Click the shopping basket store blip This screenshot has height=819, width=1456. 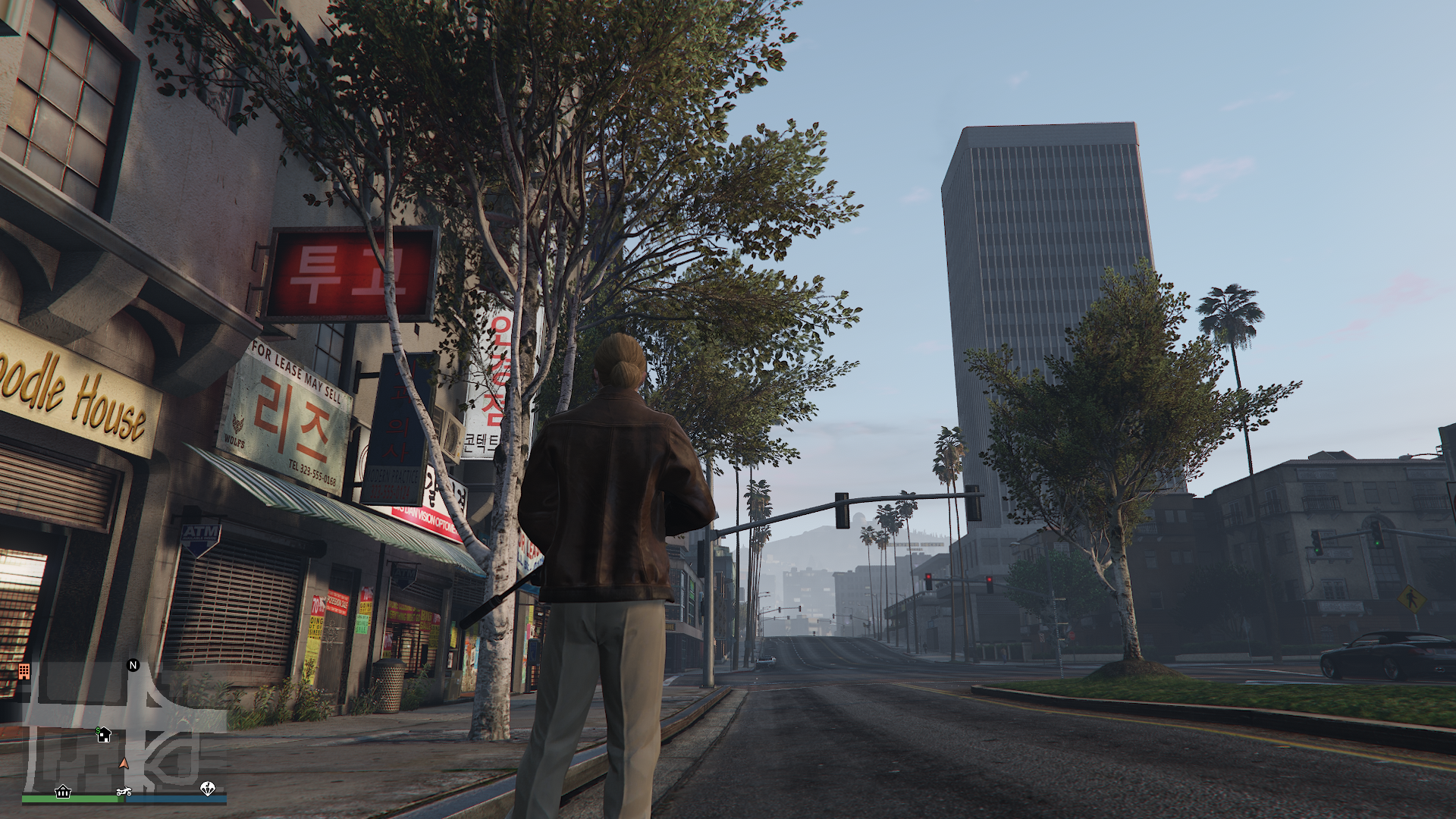(x=63, y=792)
